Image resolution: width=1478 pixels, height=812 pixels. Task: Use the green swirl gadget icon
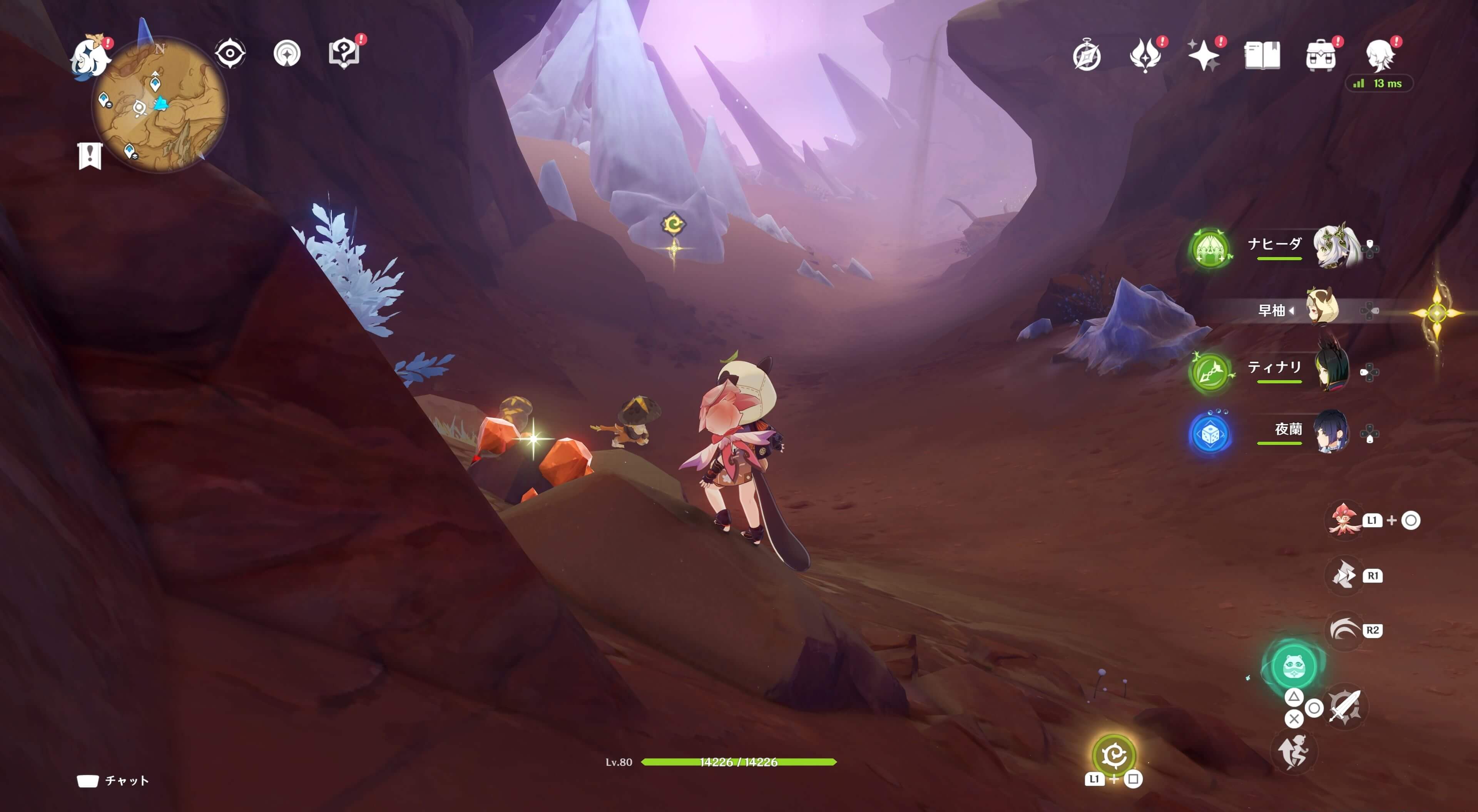pyautogui.click(x=1114, y=755)
